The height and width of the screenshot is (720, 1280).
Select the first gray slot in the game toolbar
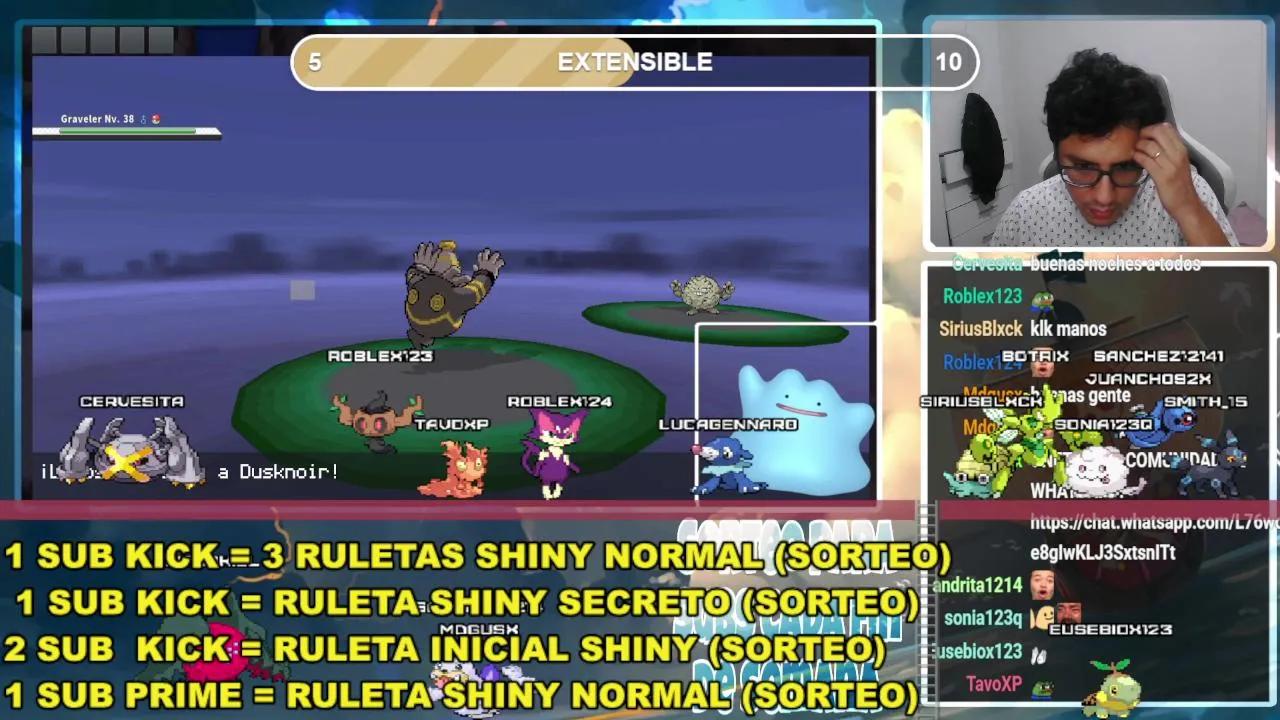43,42
